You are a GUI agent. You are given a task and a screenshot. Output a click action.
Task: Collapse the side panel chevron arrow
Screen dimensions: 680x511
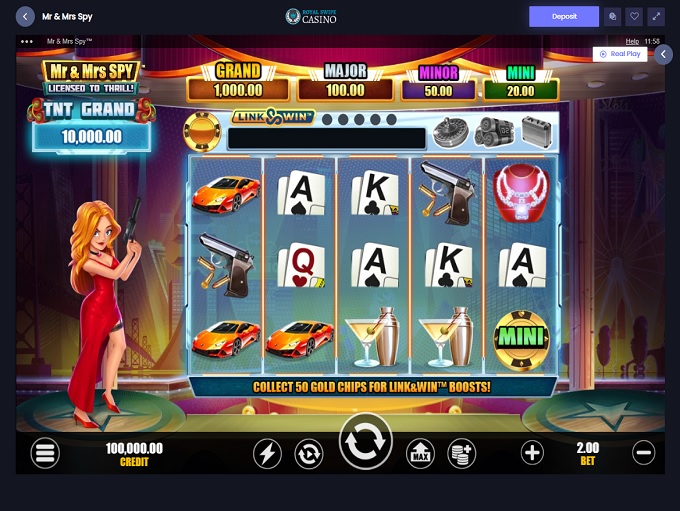point(663,54)
